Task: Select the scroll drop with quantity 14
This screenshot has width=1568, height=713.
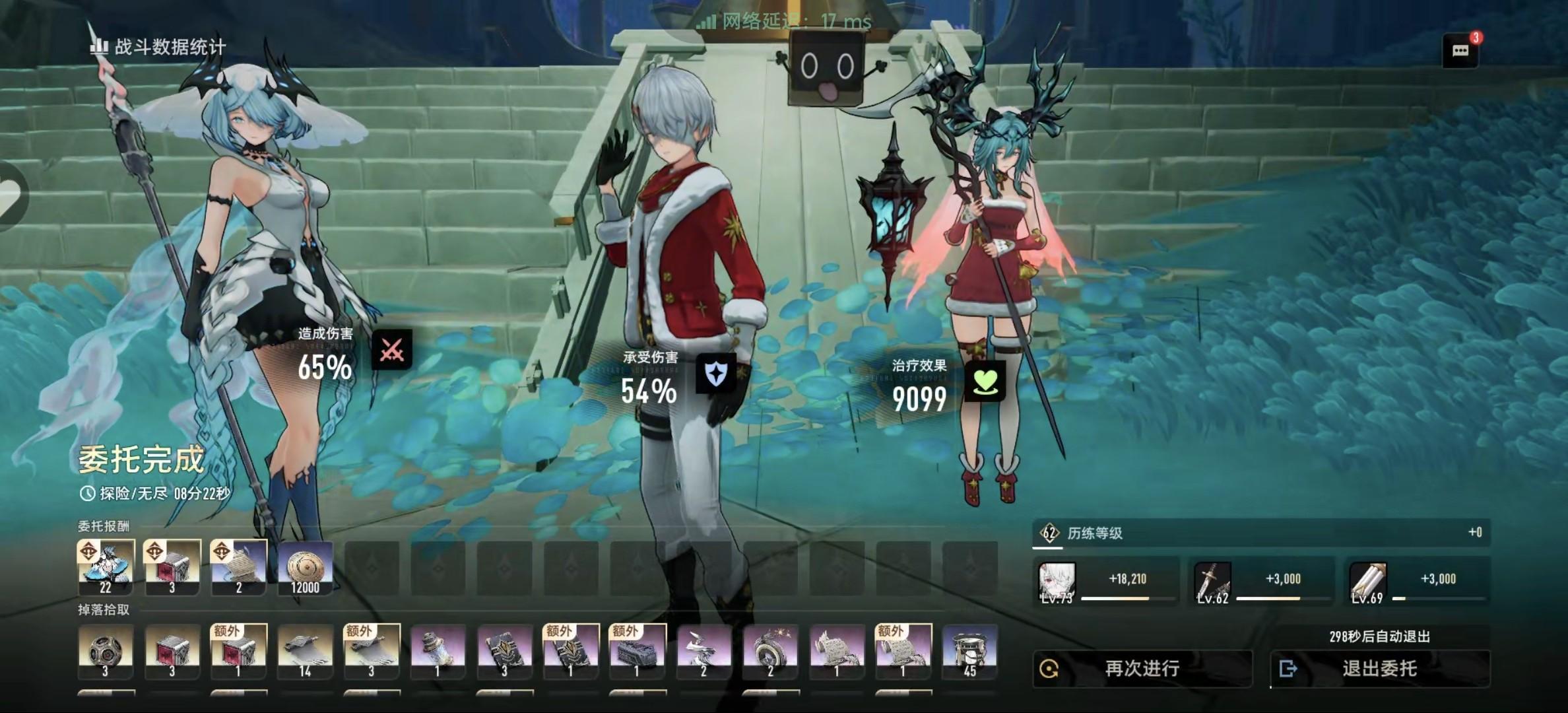Action: pyautogui.click(x=305, y=652)
